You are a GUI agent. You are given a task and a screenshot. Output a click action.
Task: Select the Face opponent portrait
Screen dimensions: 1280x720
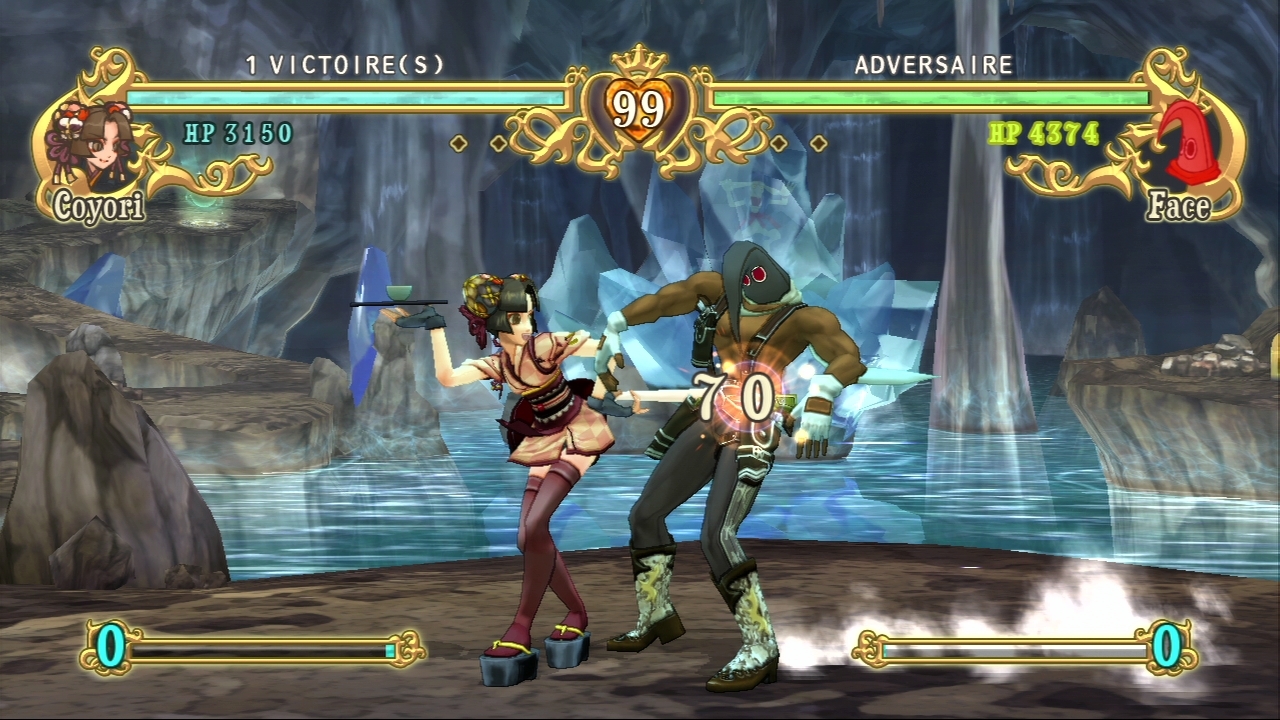click(x=1189, y=146)
